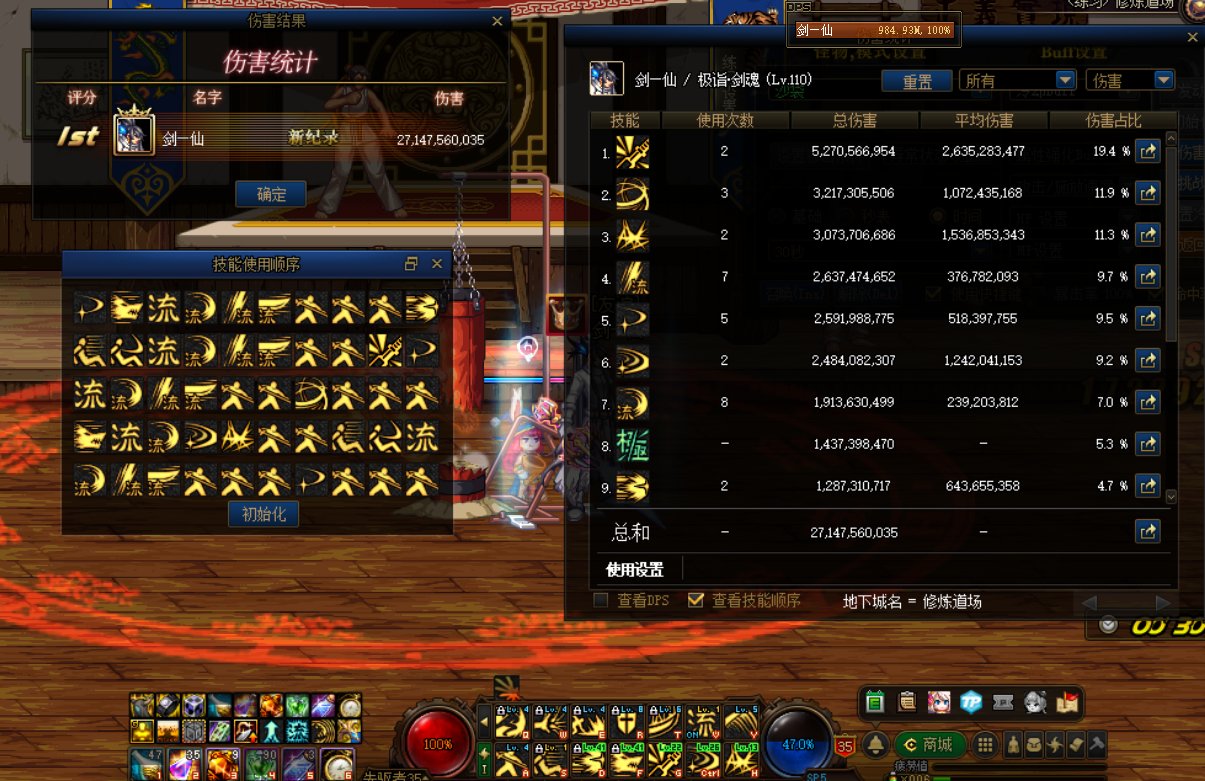Close the 伤害结果 window

point(497,21)
